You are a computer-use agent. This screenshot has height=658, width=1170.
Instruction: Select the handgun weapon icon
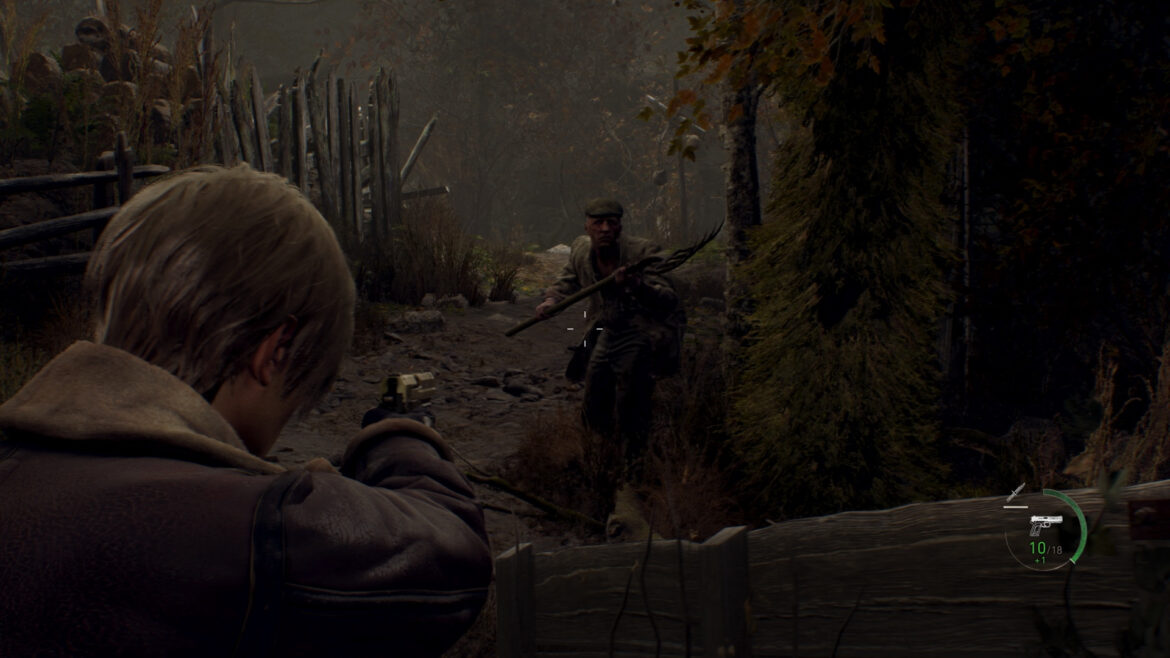[1045, 525]
